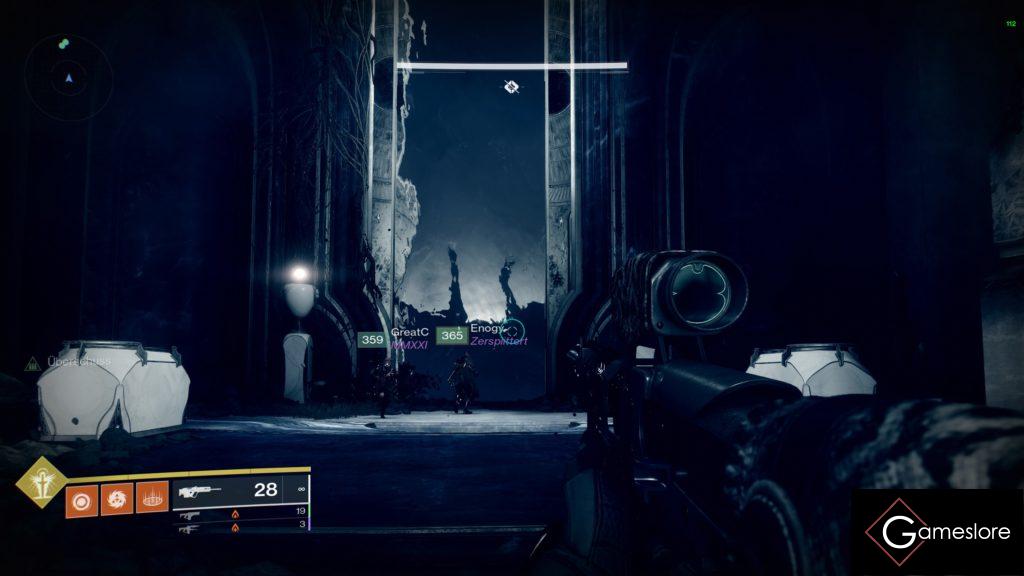Activate the class ability rift icon
1024x576 pixels.
tap(150, 499)
